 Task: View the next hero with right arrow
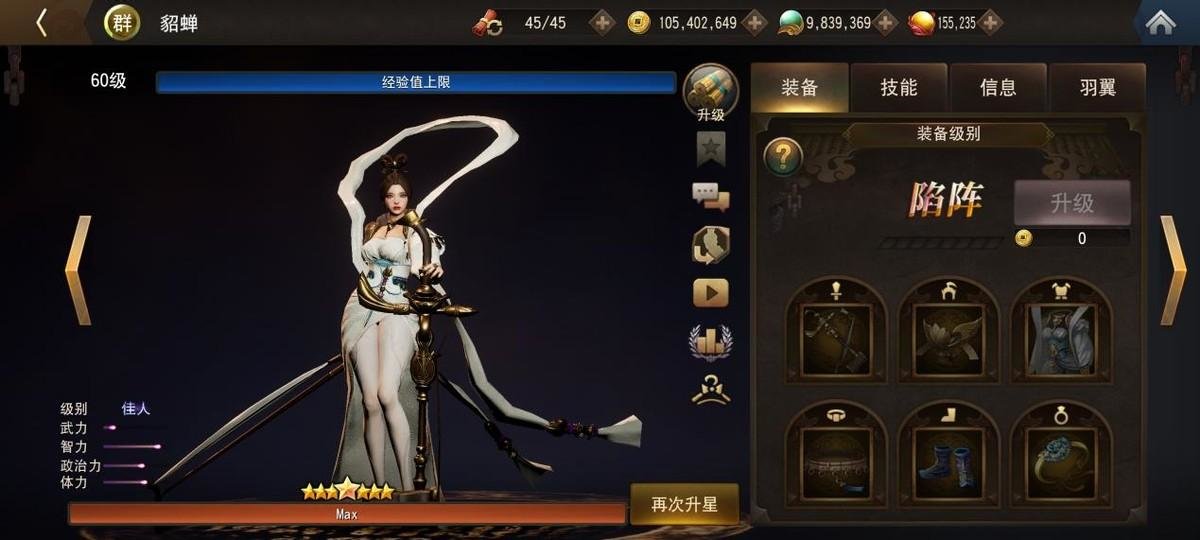pos(1172,270)
